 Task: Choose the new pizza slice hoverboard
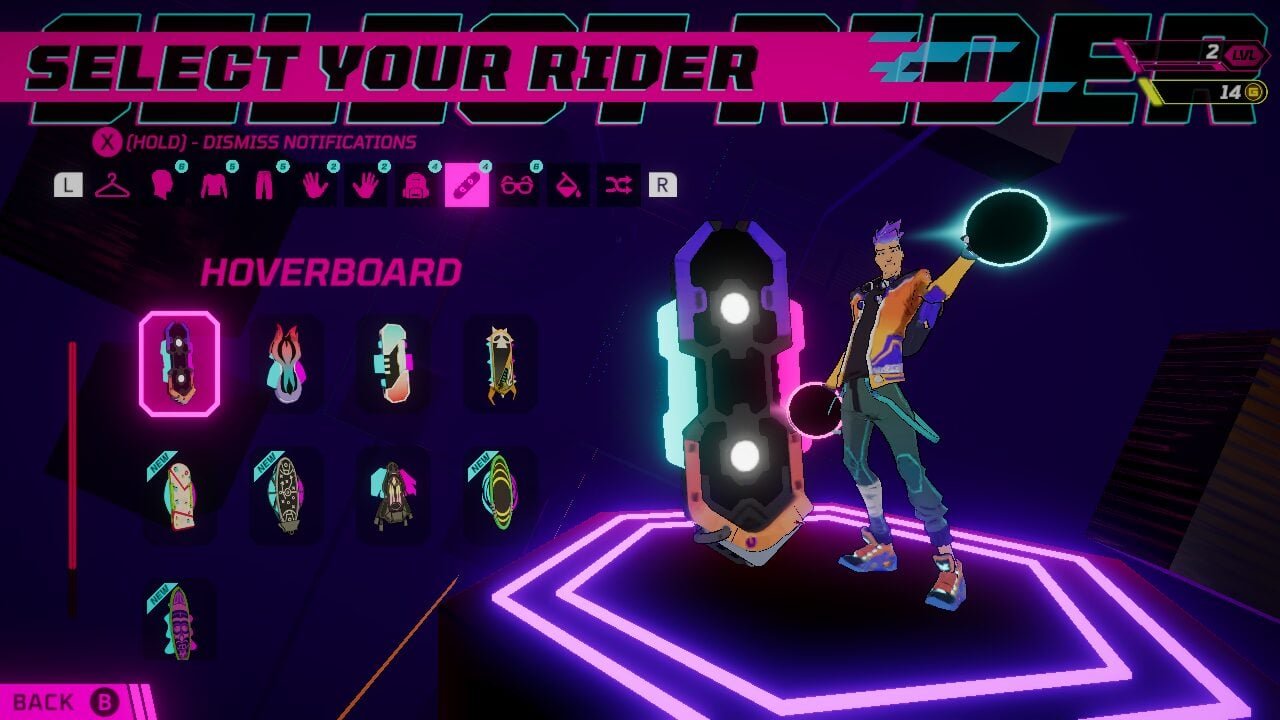coord(179,495)
